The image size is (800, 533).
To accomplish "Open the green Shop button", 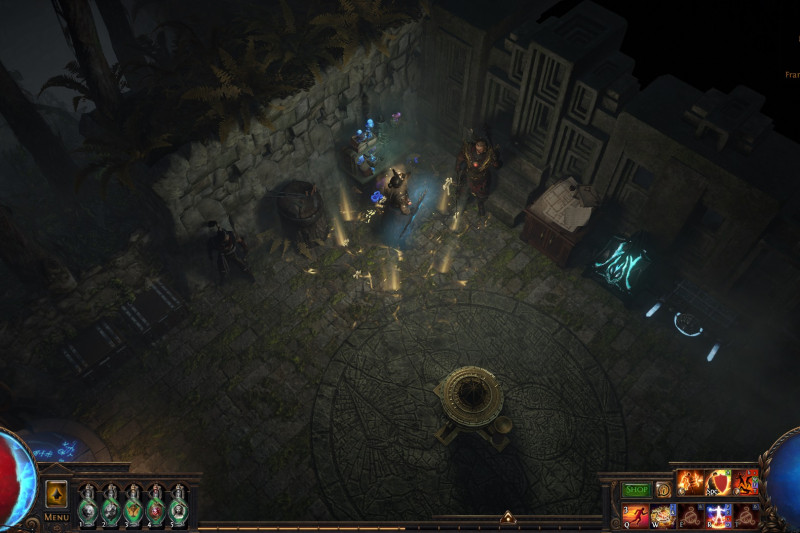I will (x=637, y=490).
